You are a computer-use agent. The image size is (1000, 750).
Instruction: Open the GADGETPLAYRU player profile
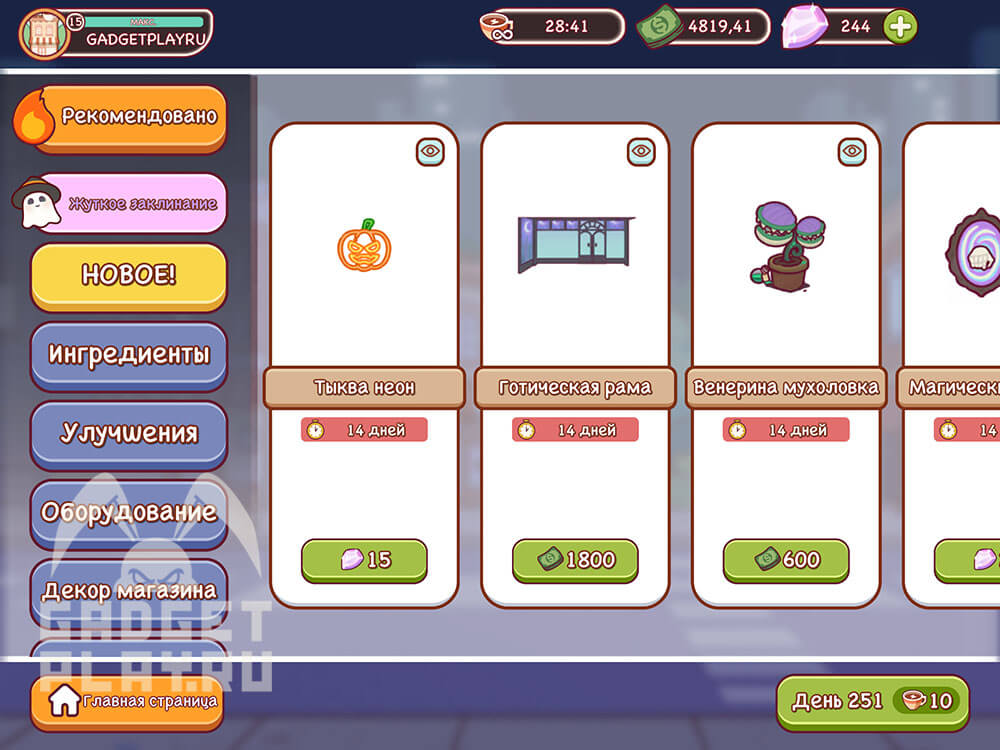116,32
